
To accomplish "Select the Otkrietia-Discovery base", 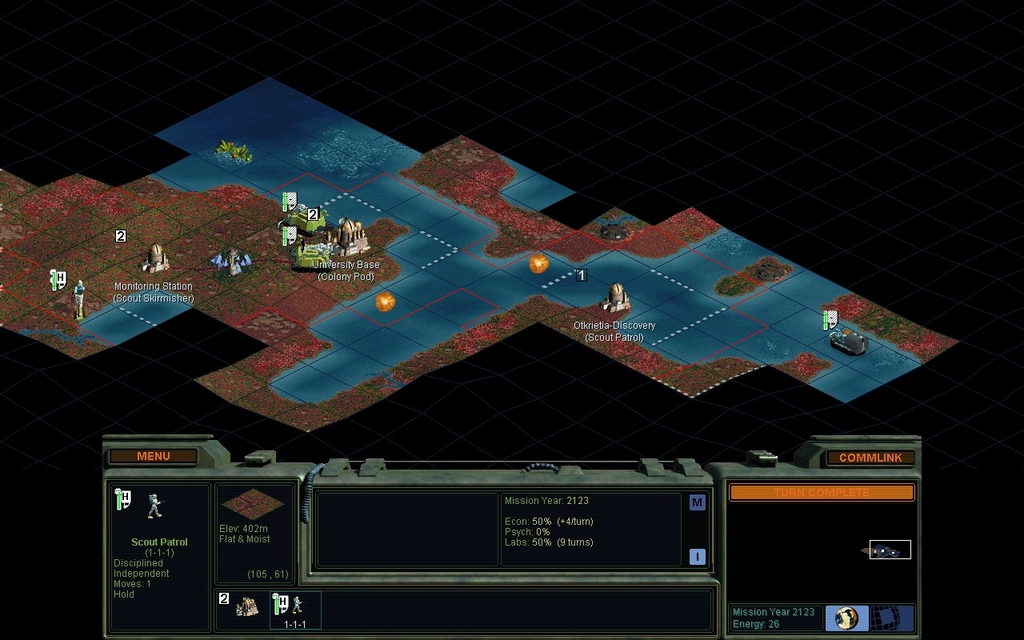I will click(615, 298).
